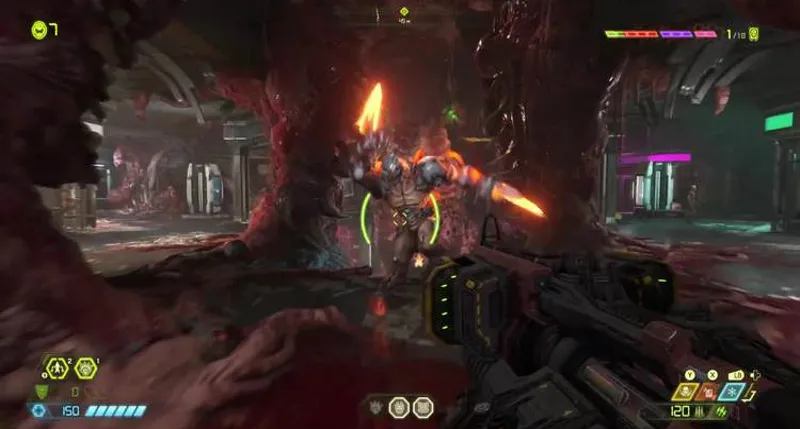Click the green armor shield icon
The height and width of the screenshot is (429, 800).
42,391
